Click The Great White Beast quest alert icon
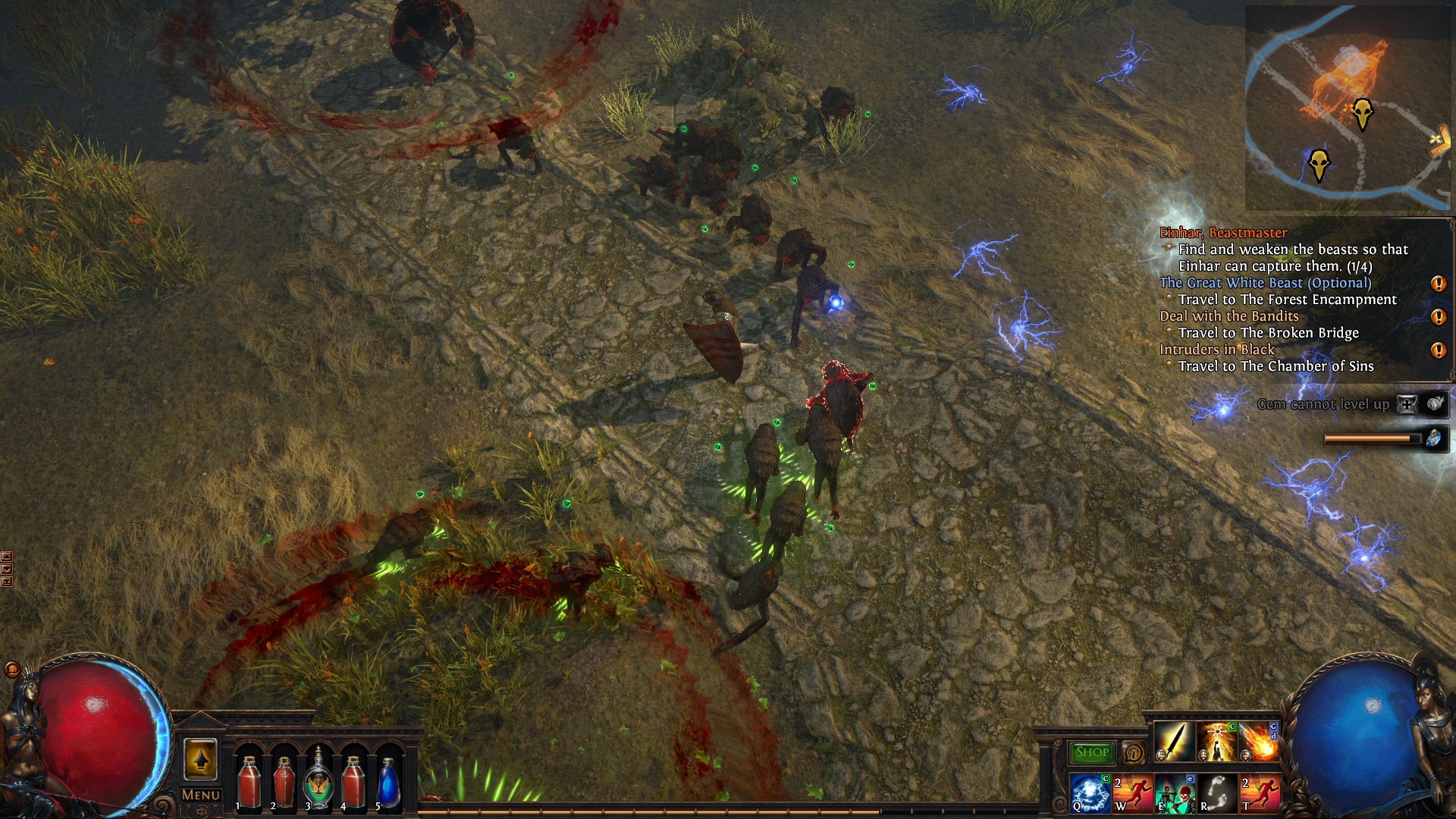Viewport: 1456px width, 819px height. [1438, 284]
